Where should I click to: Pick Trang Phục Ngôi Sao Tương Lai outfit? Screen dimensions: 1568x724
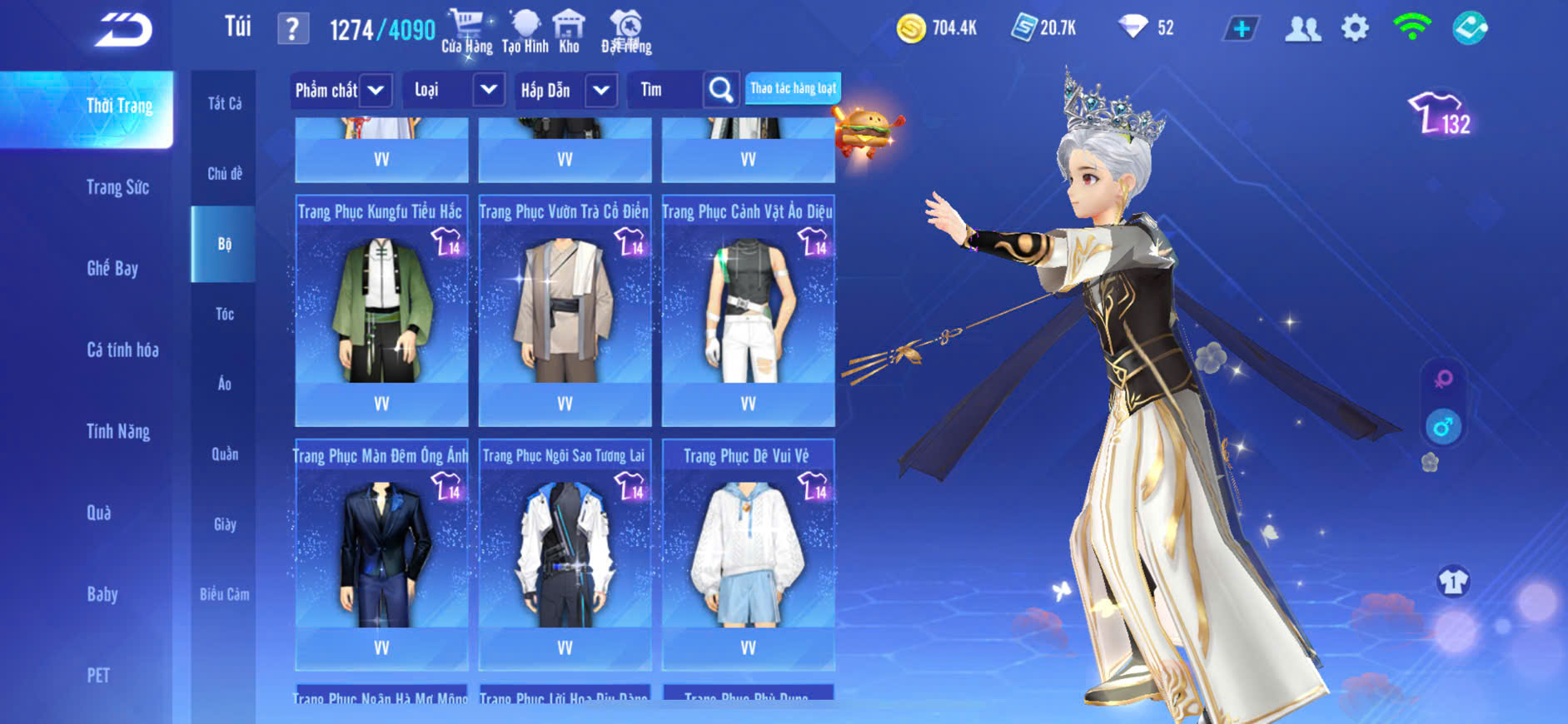(565, 553)
